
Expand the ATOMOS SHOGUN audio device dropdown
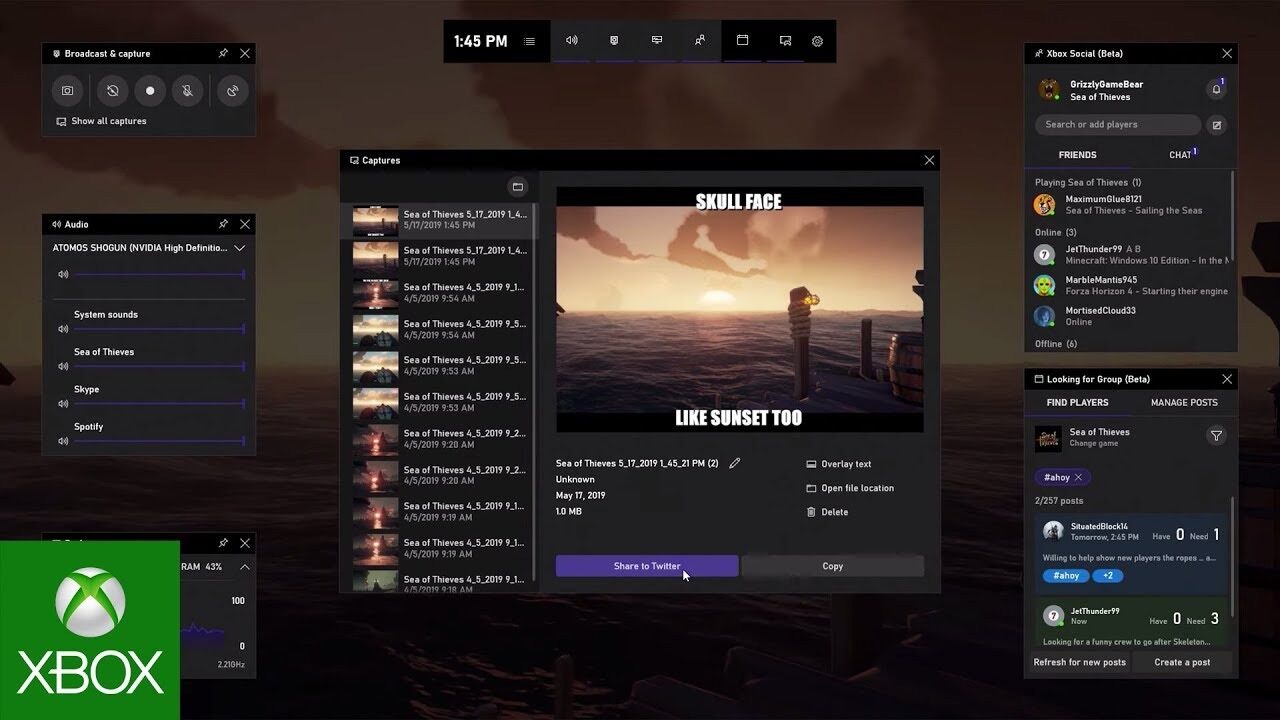[x=239, y=247]
